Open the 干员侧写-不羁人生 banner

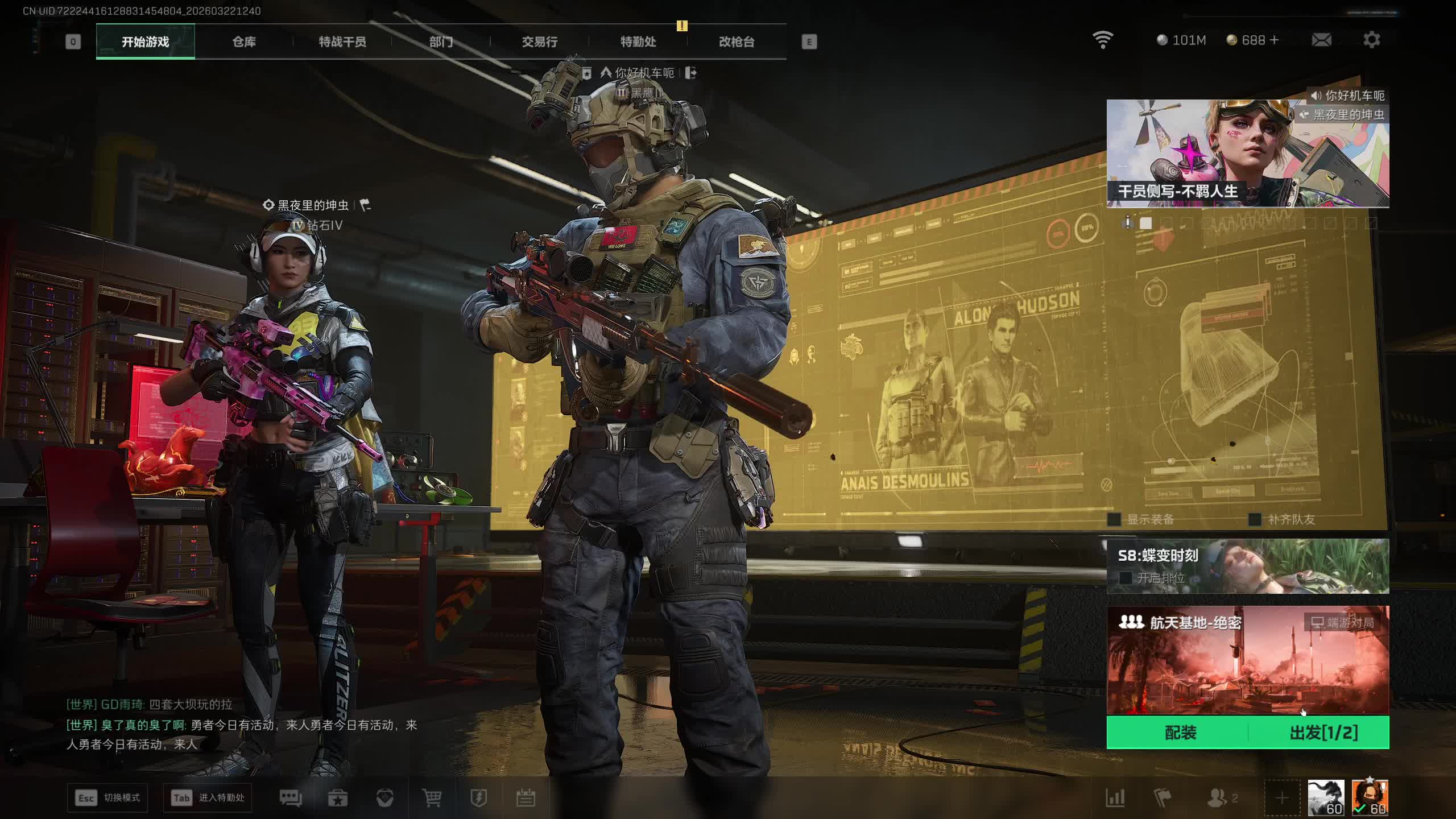1247,154
